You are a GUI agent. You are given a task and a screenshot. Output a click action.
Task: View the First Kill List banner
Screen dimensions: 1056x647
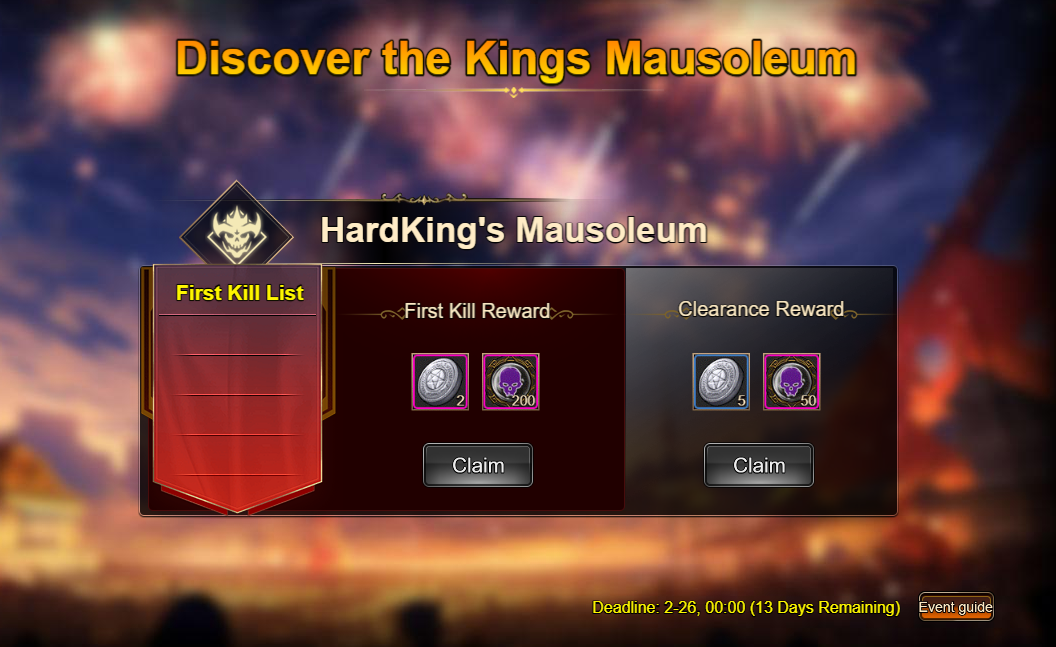click(239, 293)
